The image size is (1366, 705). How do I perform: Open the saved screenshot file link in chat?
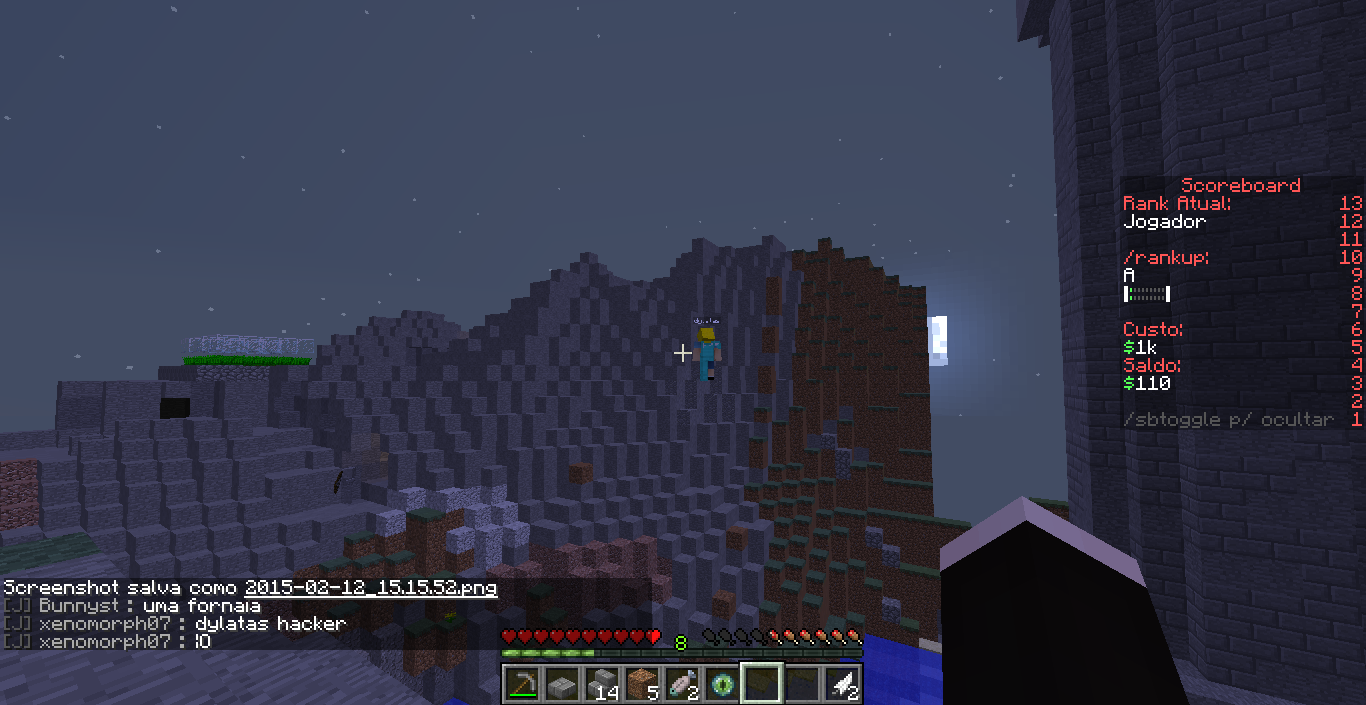coord(370,588)
